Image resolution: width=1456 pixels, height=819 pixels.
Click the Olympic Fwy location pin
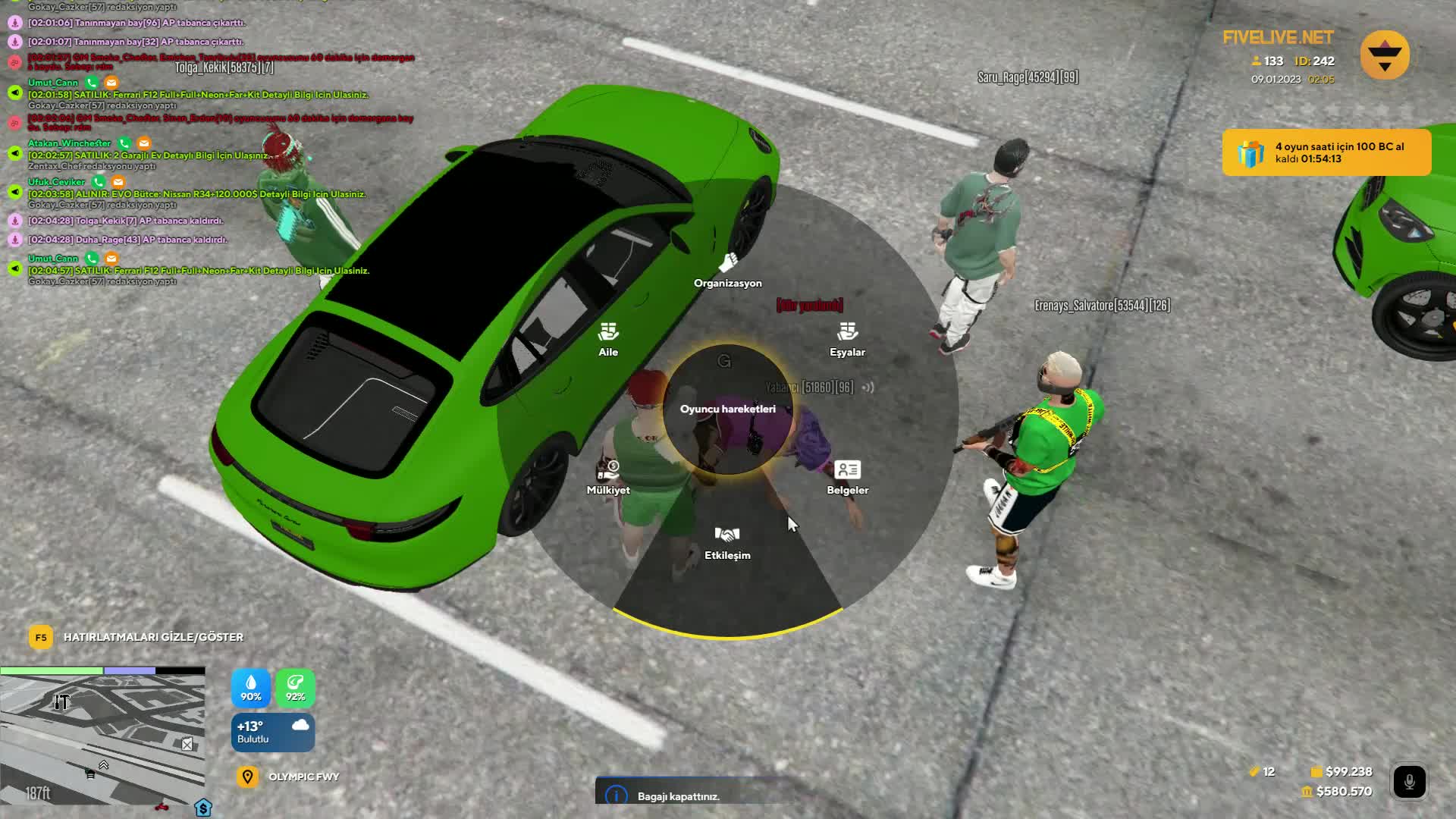[247, 777]
